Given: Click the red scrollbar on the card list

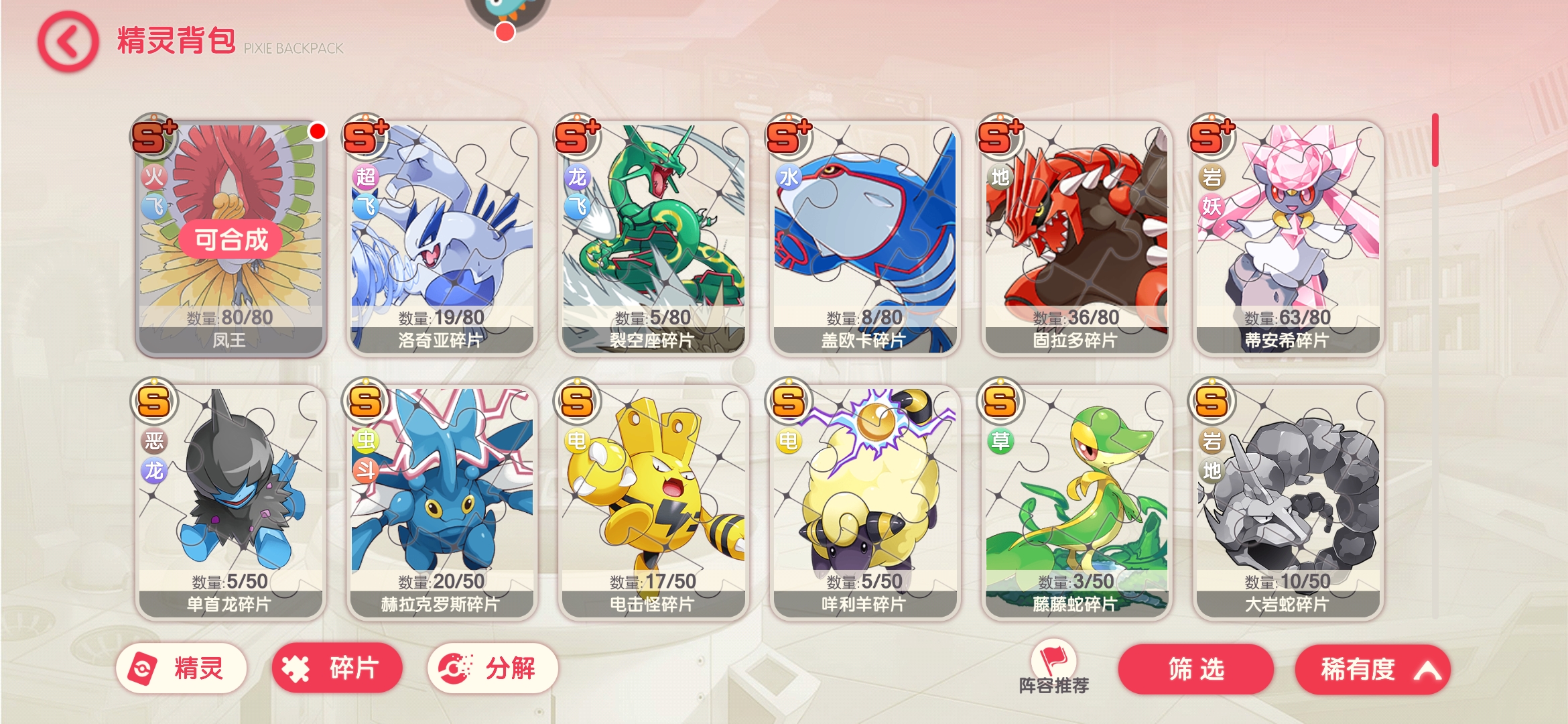Looking at the screenshot, I should pyautogui.click(x=1435, y=141).
